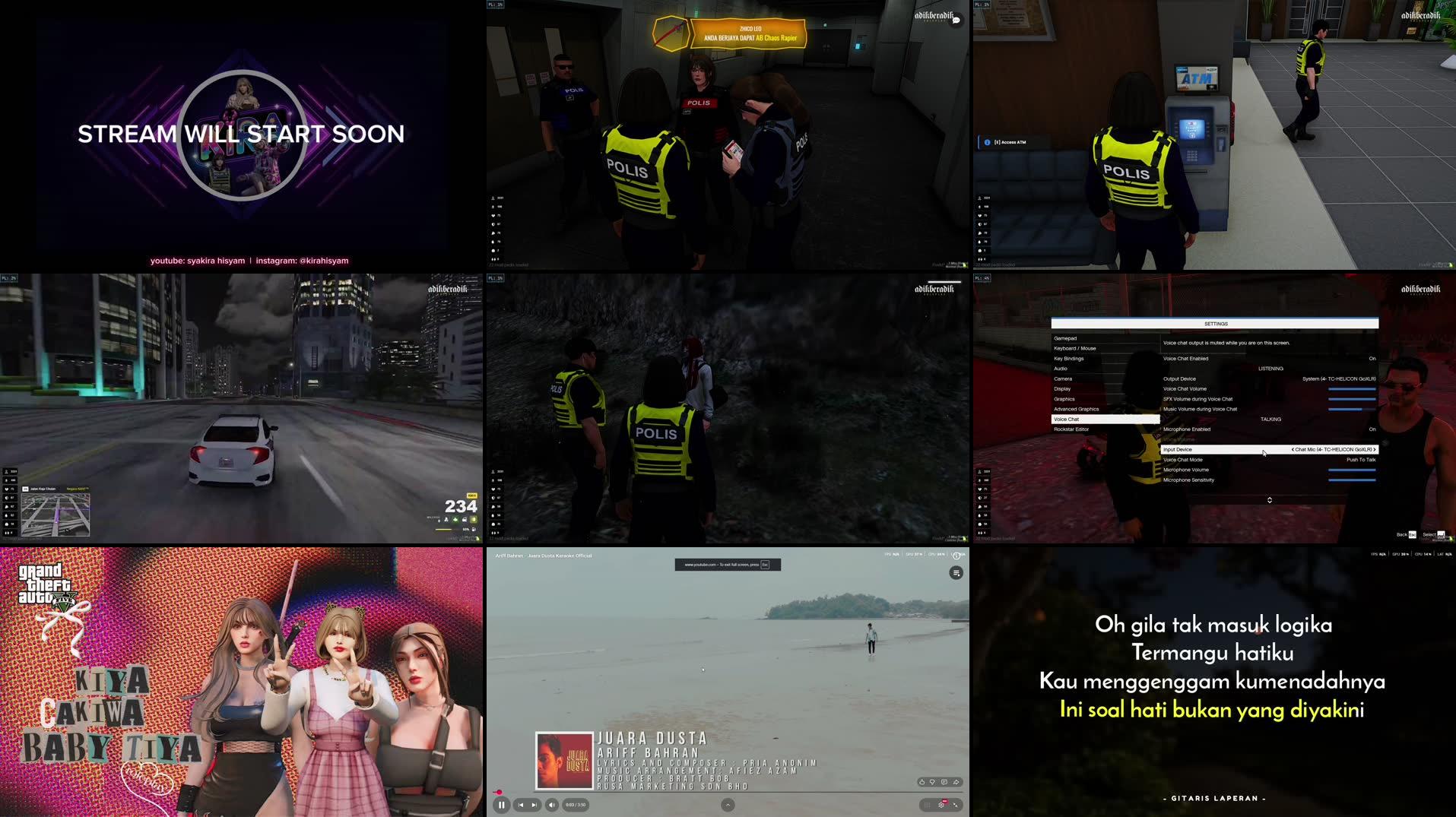Click the thumbs-up like icon on the video
1456x817 pixels.
[921, 782]
